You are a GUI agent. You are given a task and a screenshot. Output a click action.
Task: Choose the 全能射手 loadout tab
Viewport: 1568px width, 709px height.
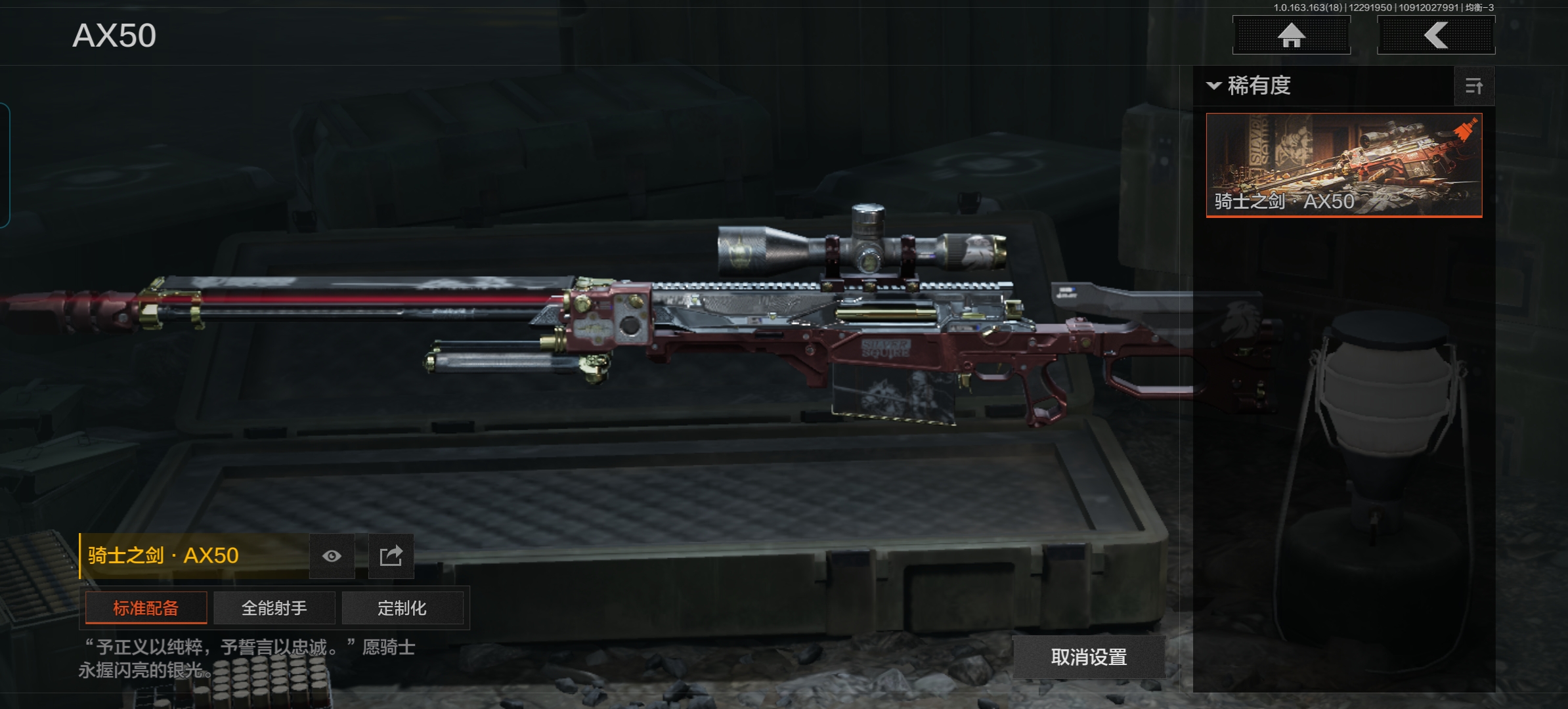click(274, 608)
